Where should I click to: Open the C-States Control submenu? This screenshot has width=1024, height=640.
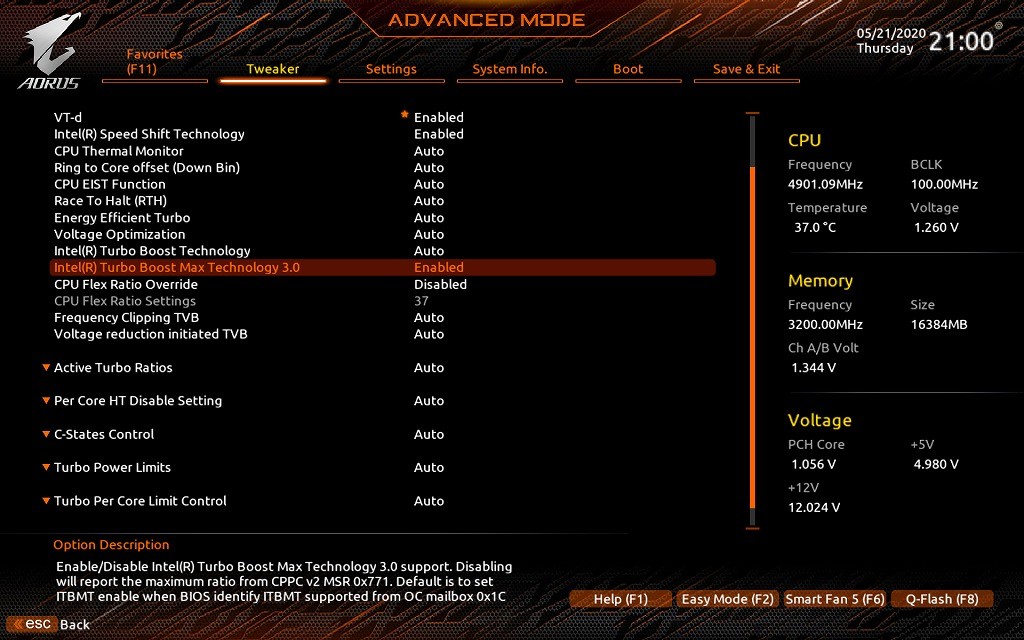(x=104, y=434)
